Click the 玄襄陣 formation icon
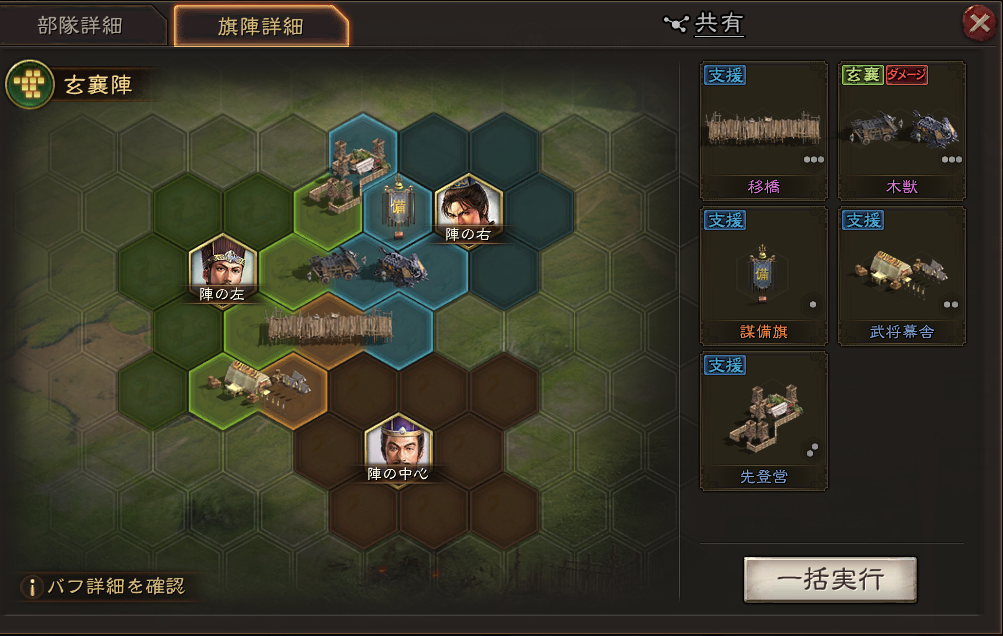This screenshot has width=1003, height=636. tap(30, 87)
